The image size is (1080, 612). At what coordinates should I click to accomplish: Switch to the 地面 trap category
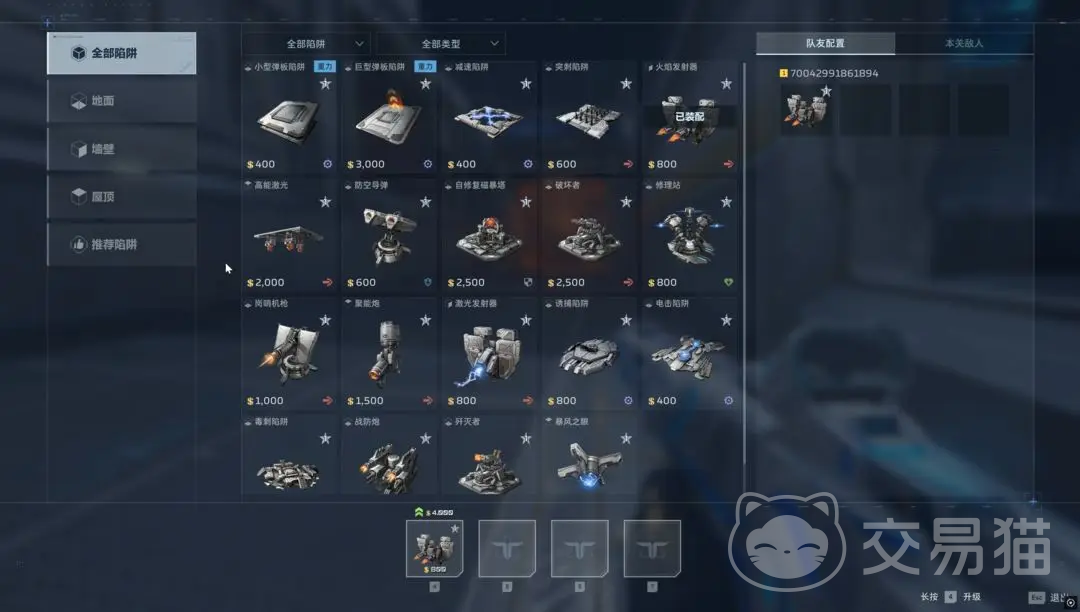click(121, 101)
